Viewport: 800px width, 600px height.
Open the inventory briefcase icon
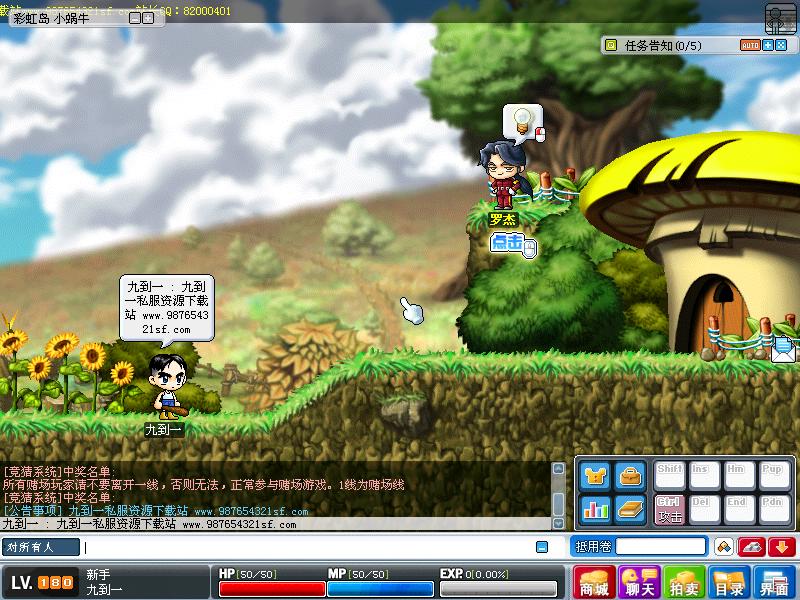629,476
